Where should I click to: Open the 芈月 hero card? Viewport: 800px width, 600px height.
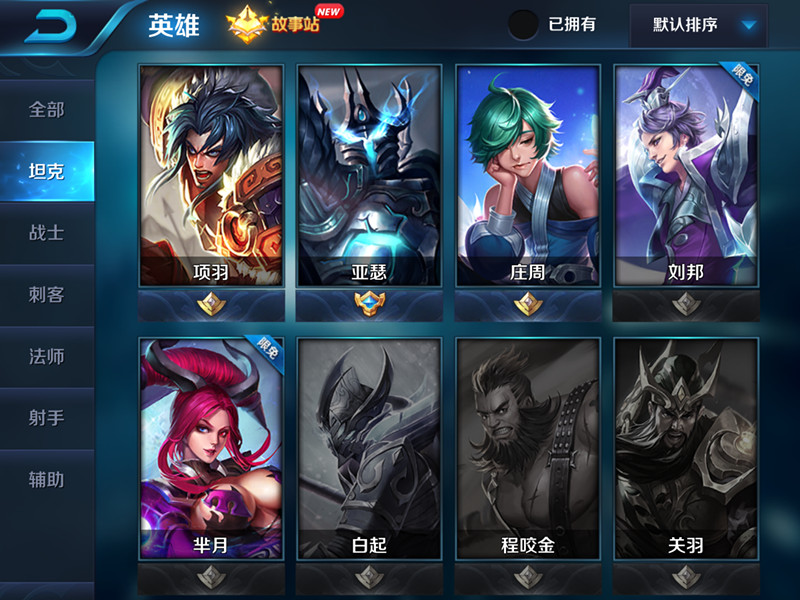[211, 447]
